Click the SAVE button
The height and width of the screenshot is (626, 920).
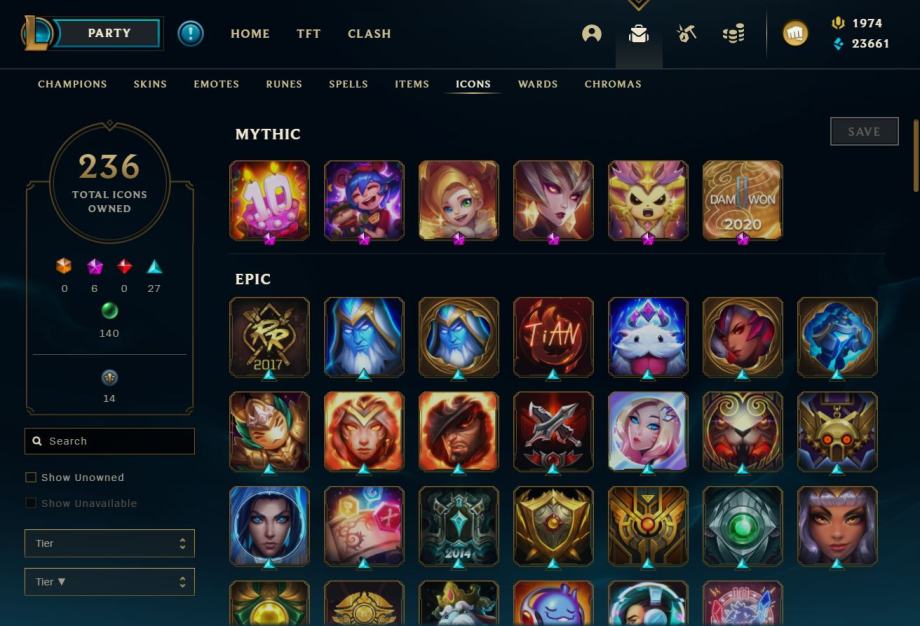tap(864, 131)
